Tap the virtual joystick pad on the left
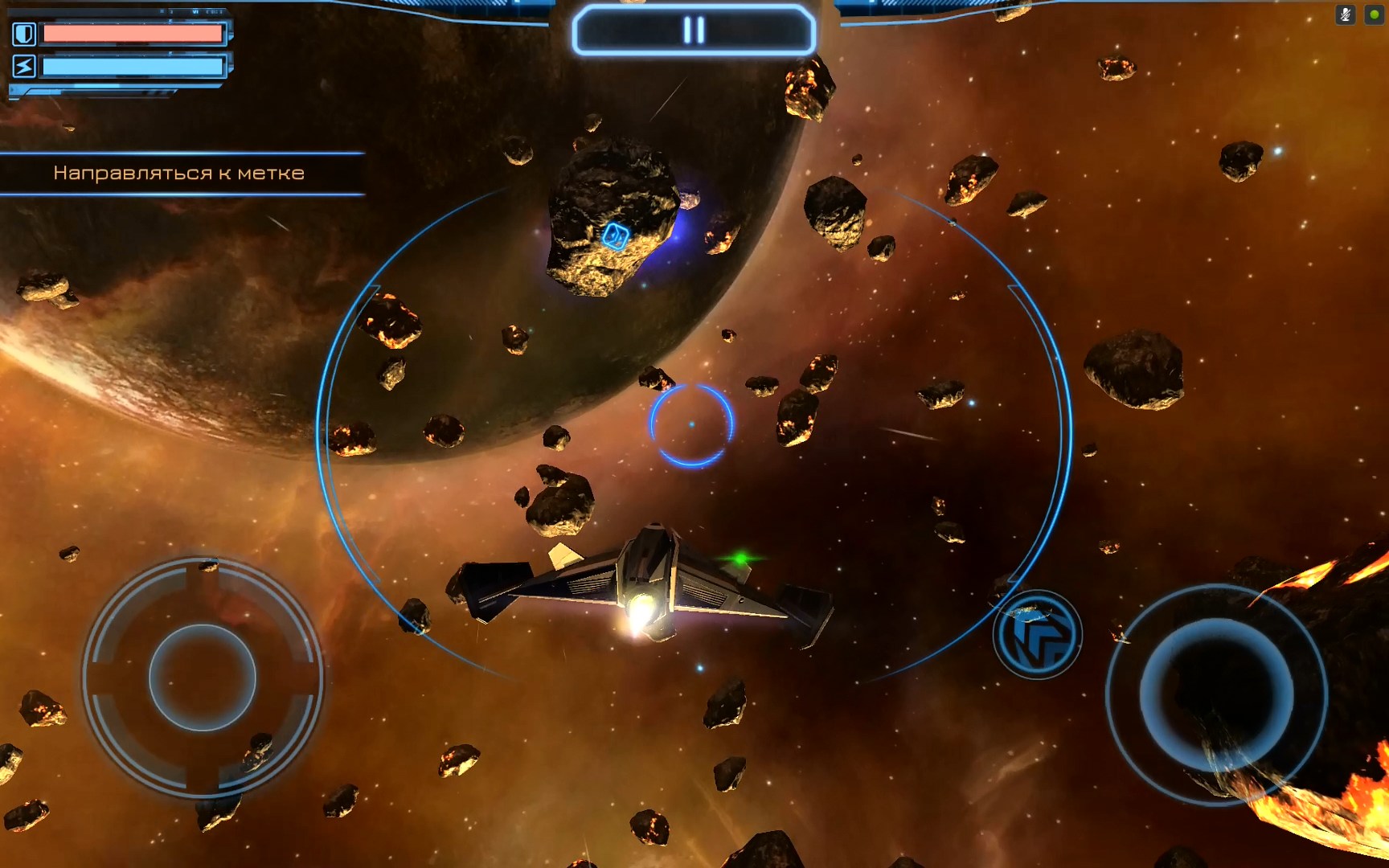 coord(205,679)
